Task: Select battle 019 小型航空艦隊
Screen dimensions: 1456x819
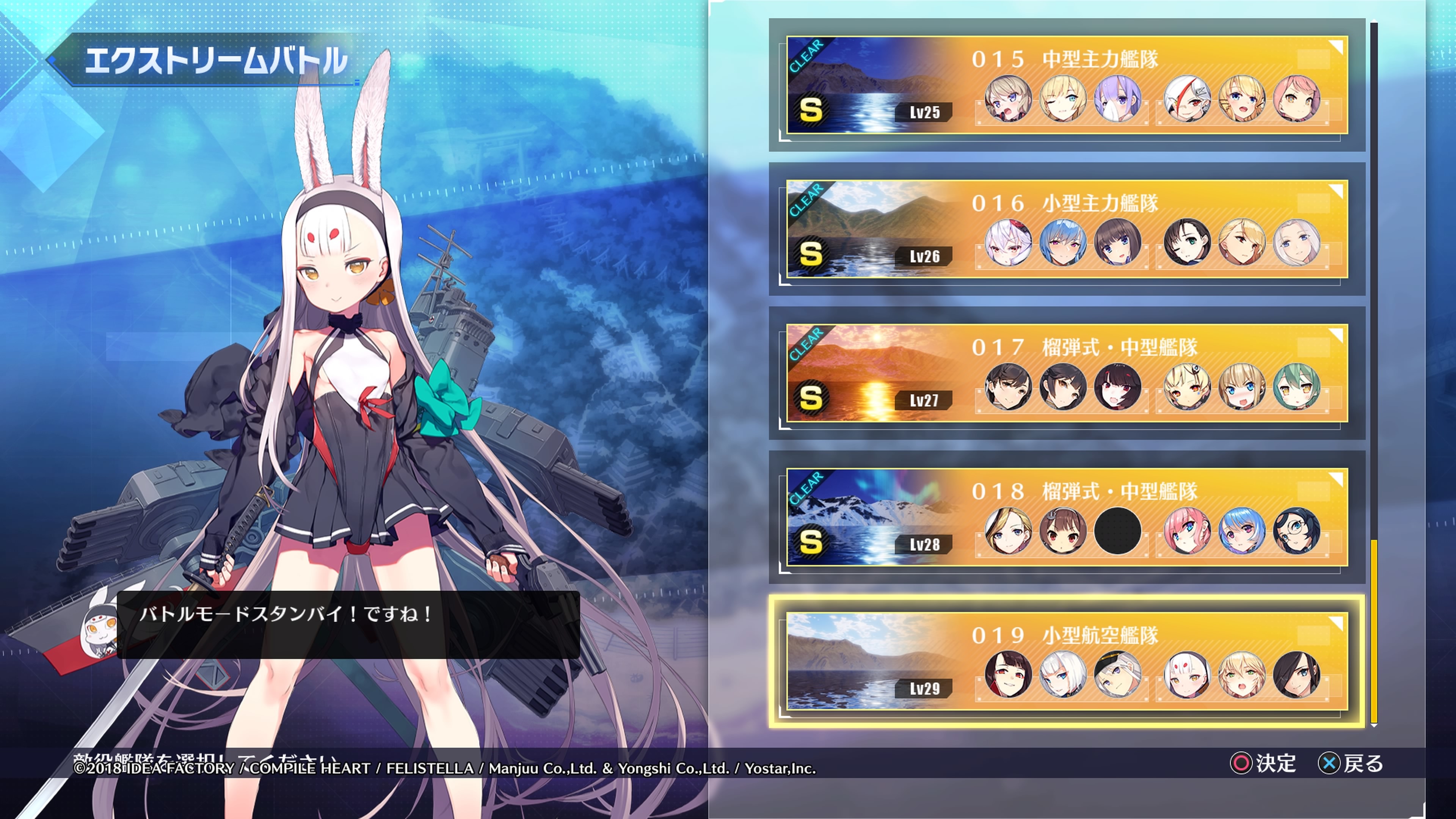Action: pos(1067,662)
